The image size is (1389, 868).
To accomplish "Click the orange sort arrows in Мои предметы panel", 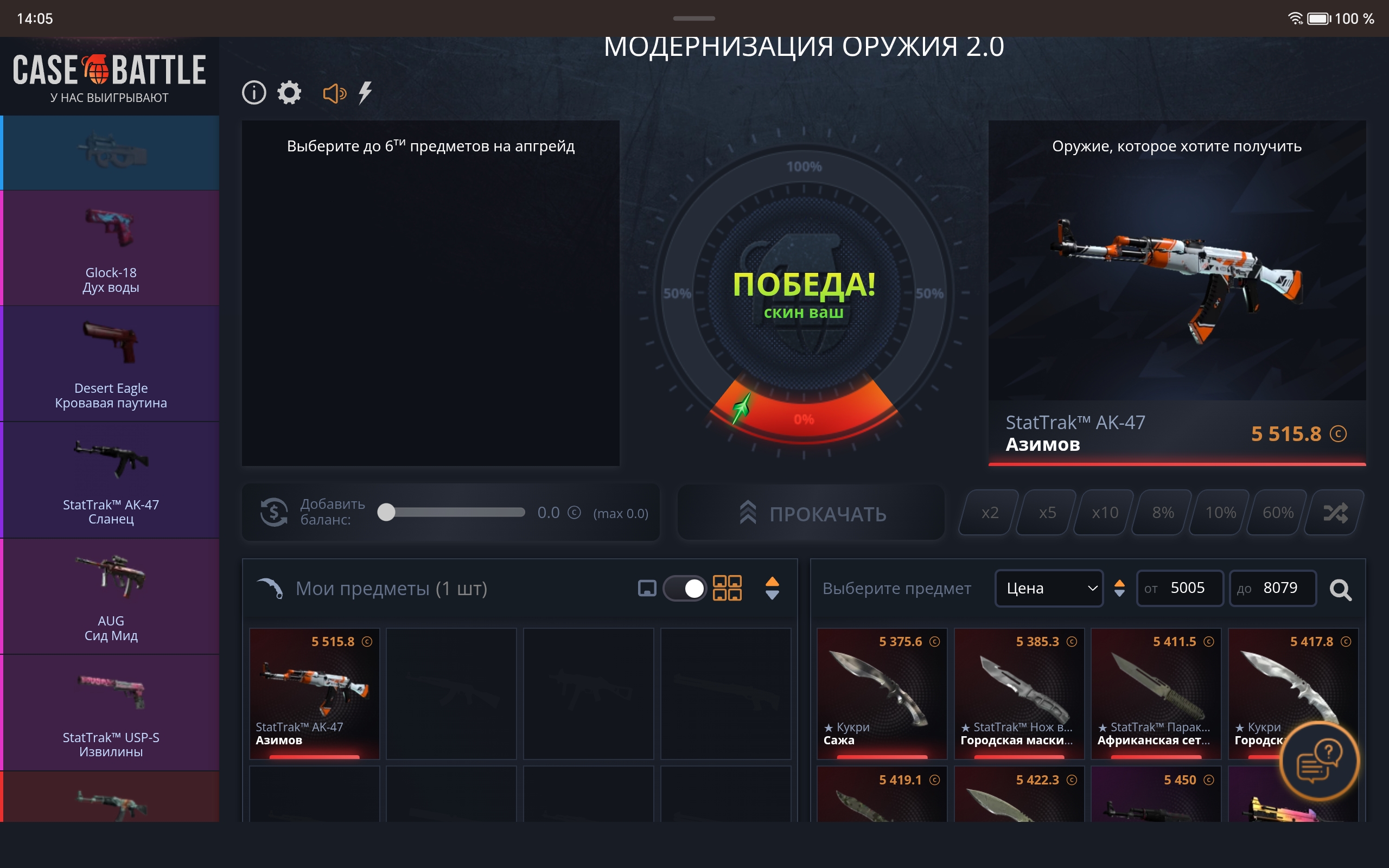I will (x=772, y=588).
